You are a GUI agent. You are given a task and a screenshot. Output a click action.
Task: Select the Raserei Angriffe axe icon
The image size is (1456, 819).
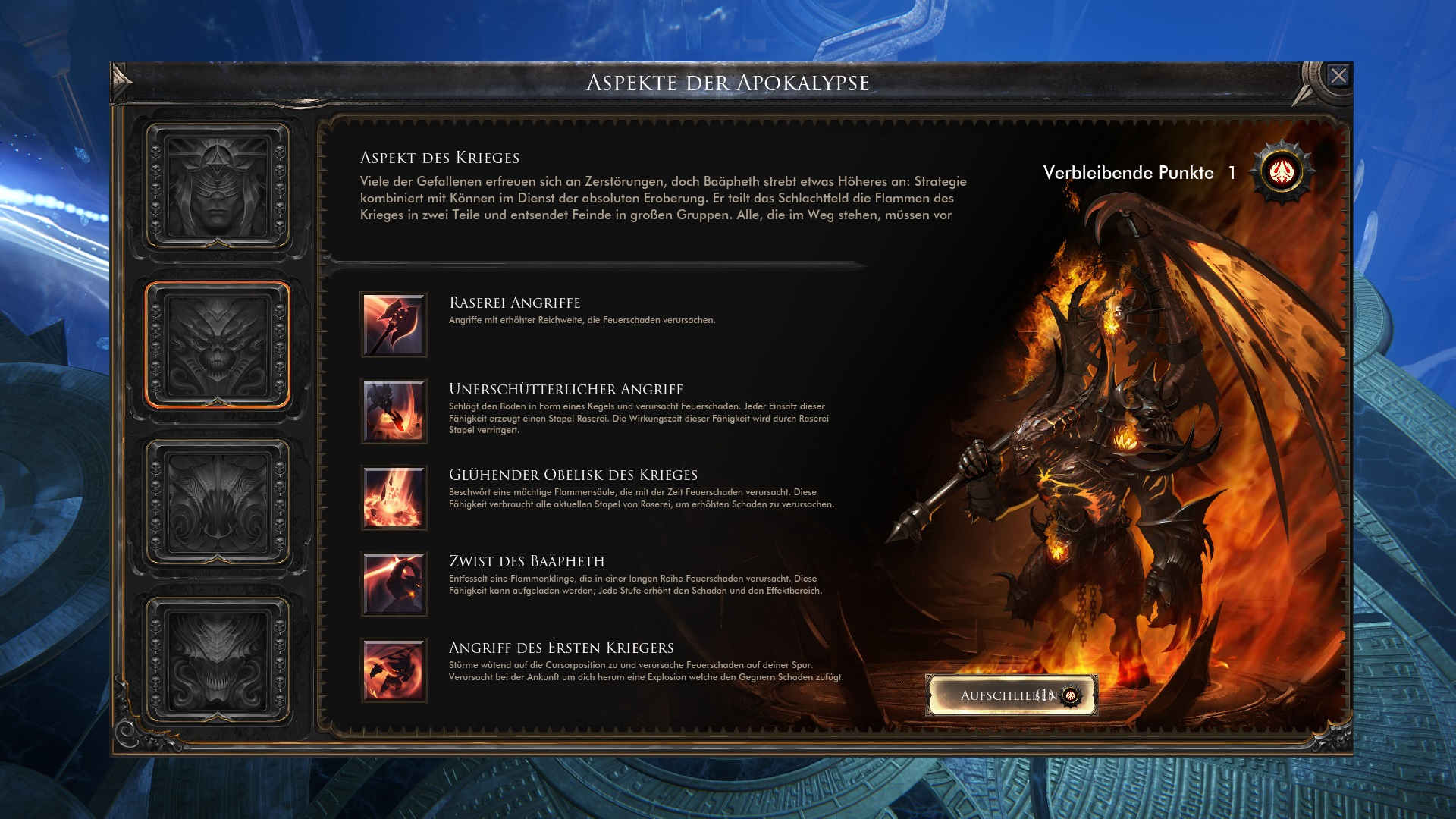tap(394, 325)
